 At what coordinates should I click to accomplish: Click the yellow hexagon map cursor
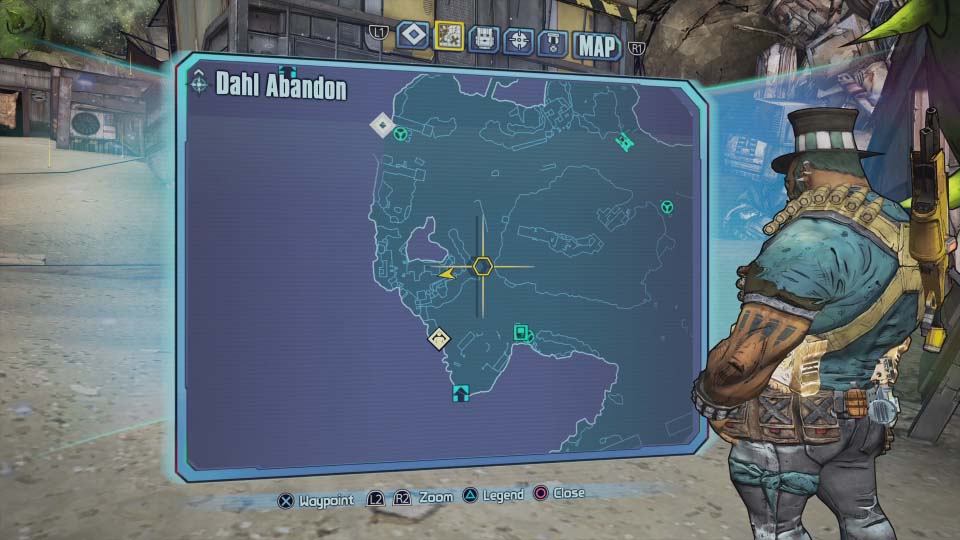(483, 266)
